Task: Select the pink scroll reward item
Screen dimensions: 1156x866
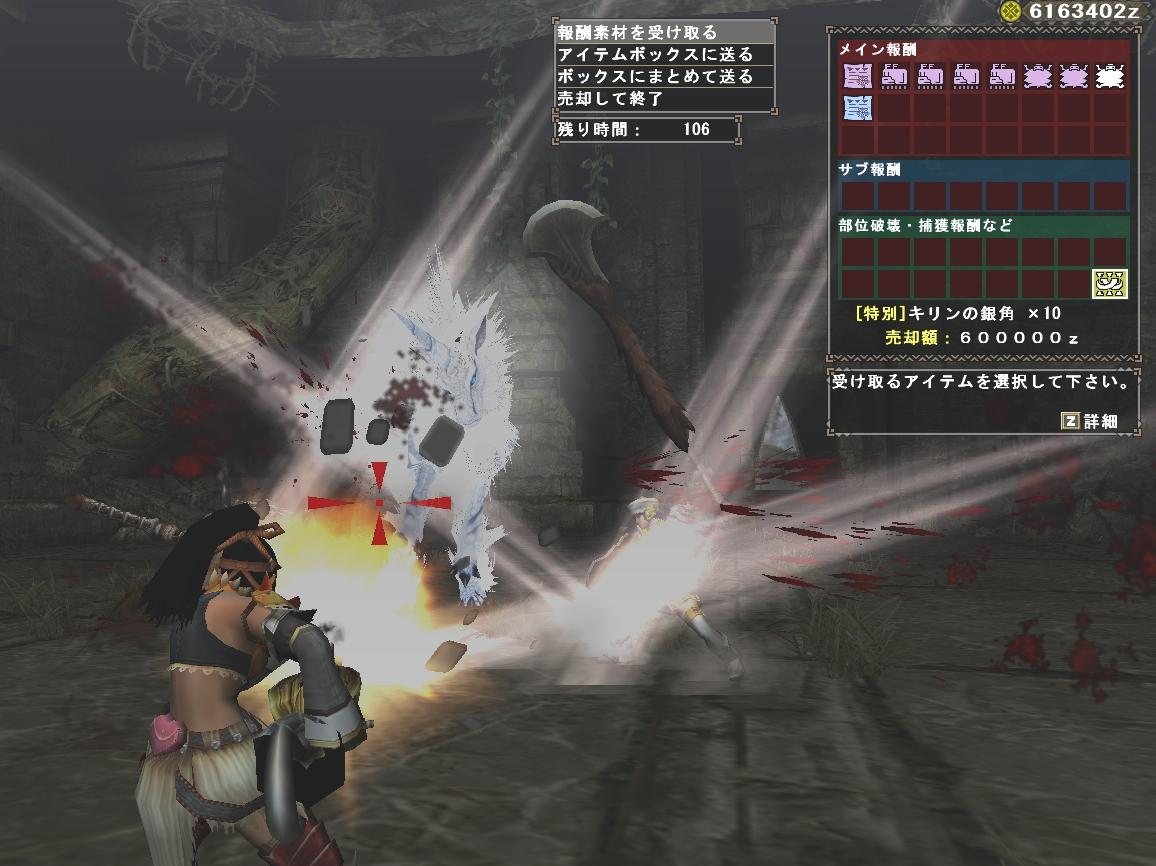Action: click(x=858, y=74)
